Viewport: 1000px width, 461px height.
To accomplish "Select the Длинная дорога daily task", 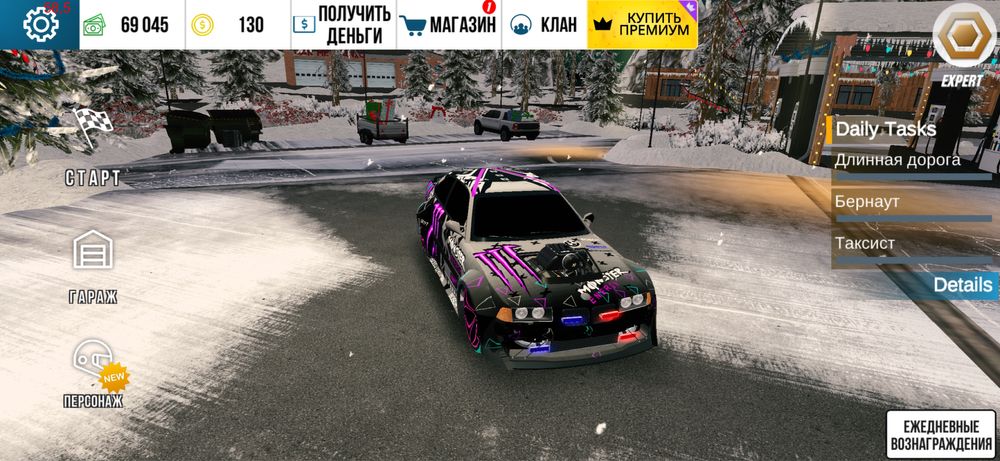I will 910,160.
